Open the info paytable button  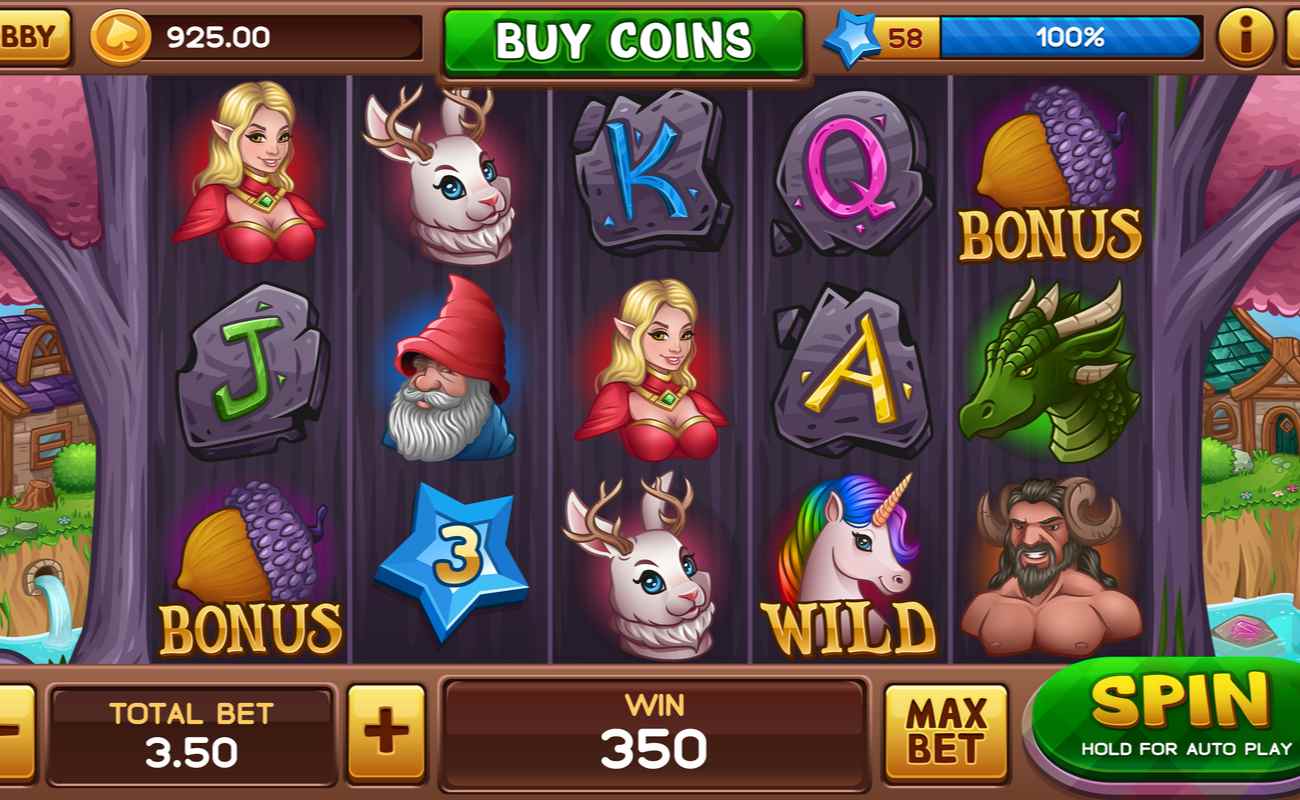point(1245,38)
